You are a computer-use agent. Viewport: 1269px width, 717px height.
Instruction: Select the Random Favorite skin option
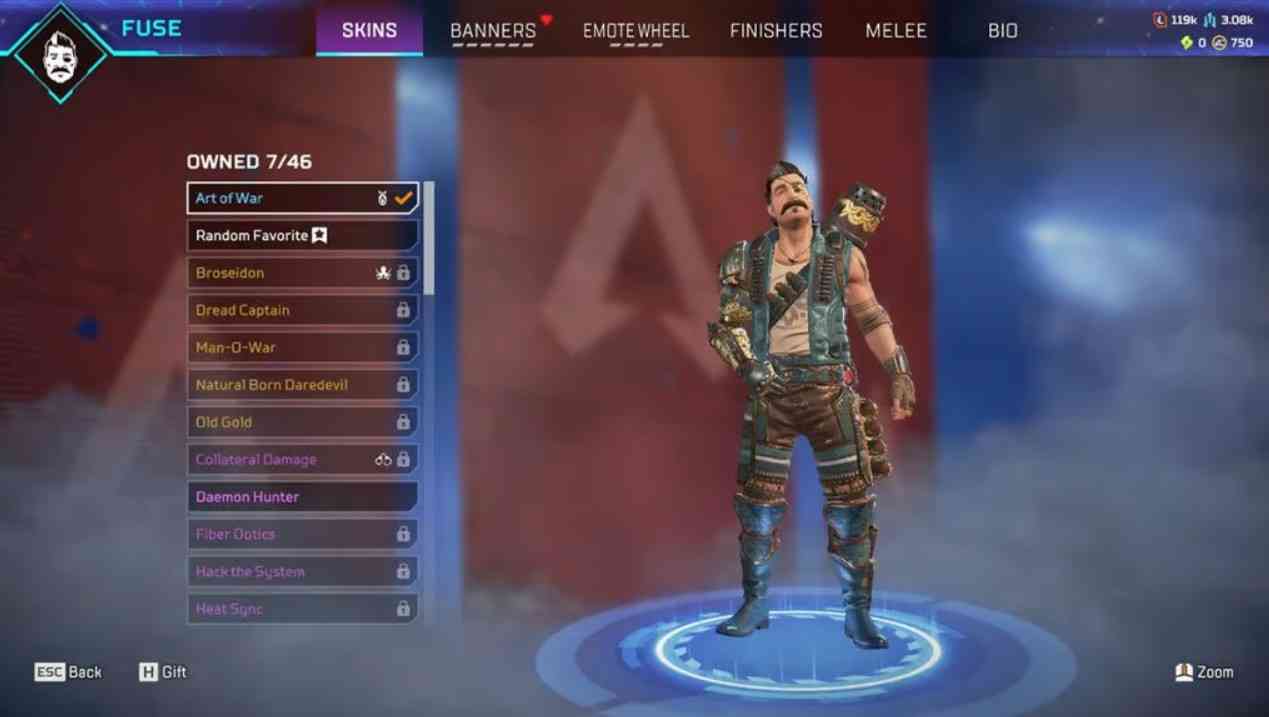(x=302, y=236)
